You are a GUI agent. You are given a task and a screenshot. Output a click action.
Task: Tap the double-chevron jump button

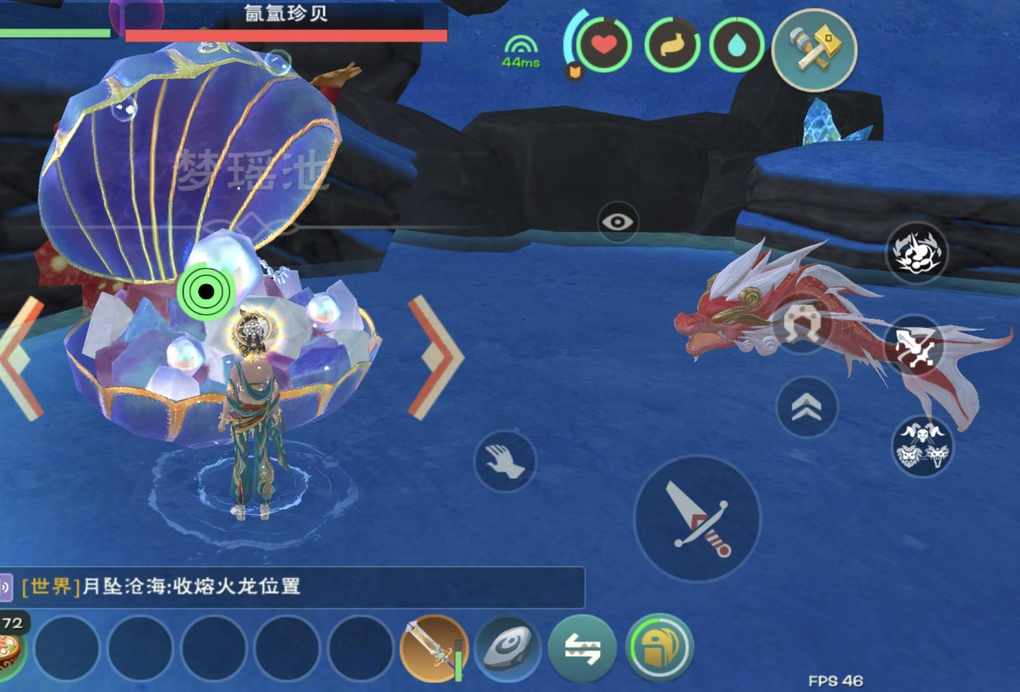(x=807, y=406)
